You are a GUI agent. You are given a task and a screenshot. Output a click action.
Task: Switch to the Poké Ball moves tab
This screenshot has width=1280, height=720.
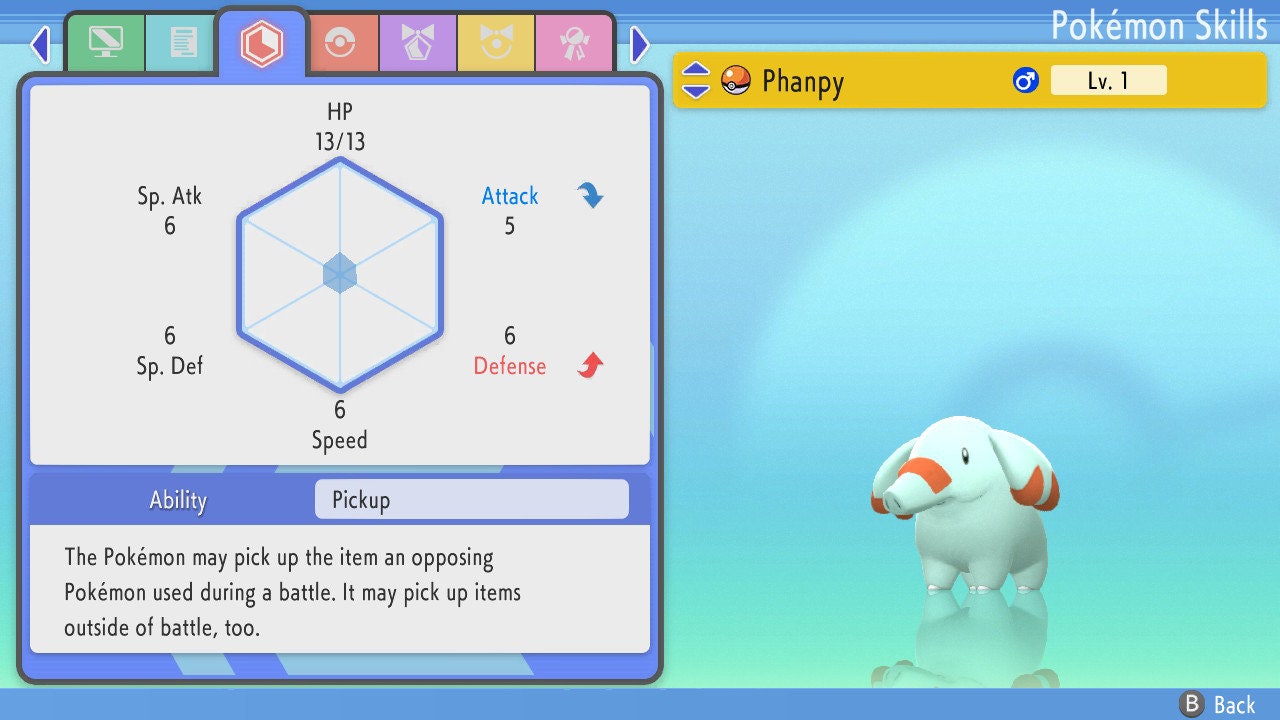click(339, 44)
